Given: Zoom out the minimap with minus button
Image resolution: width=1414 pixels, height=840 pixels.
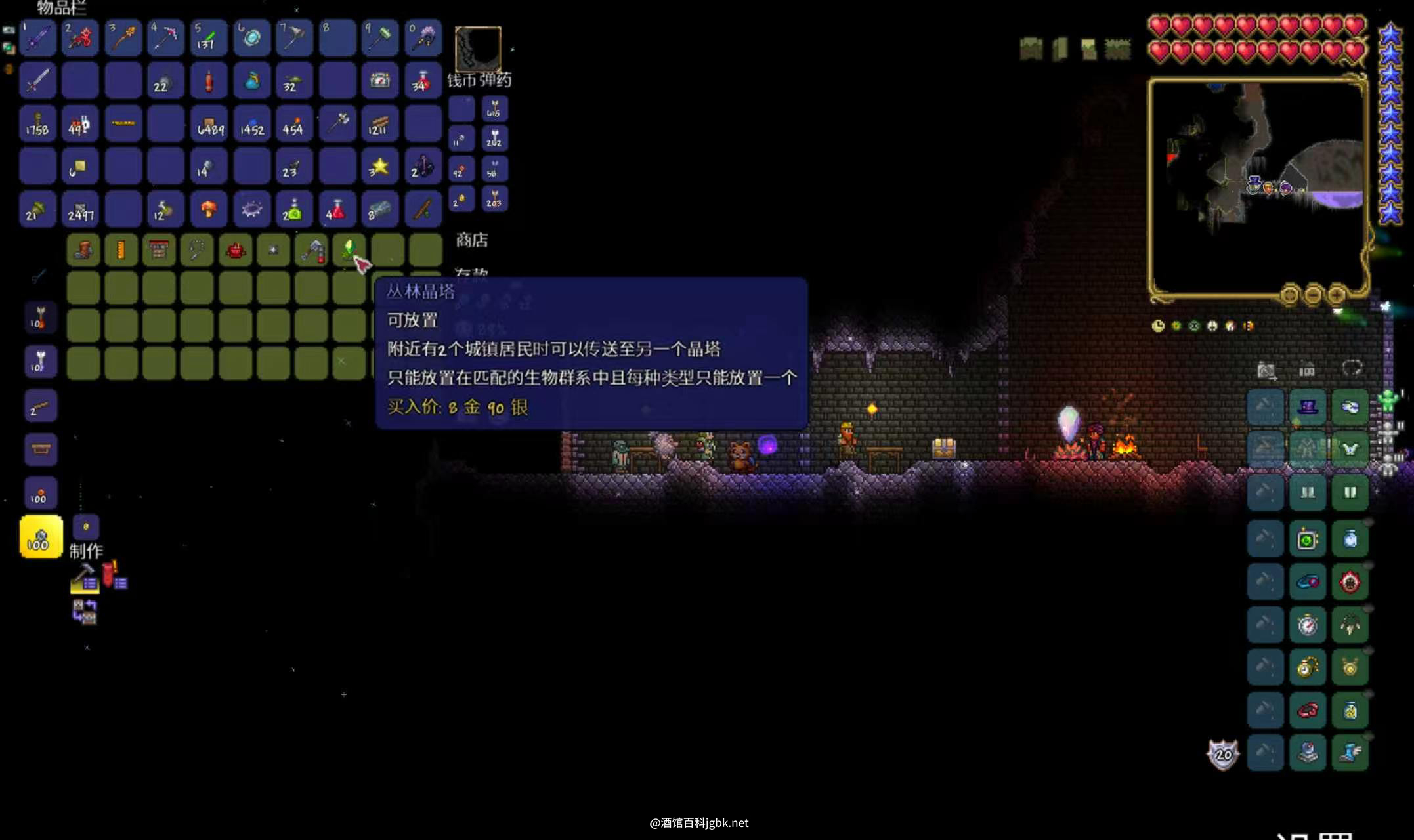Looking at the screenshot, I should [x=1313, y=295].
